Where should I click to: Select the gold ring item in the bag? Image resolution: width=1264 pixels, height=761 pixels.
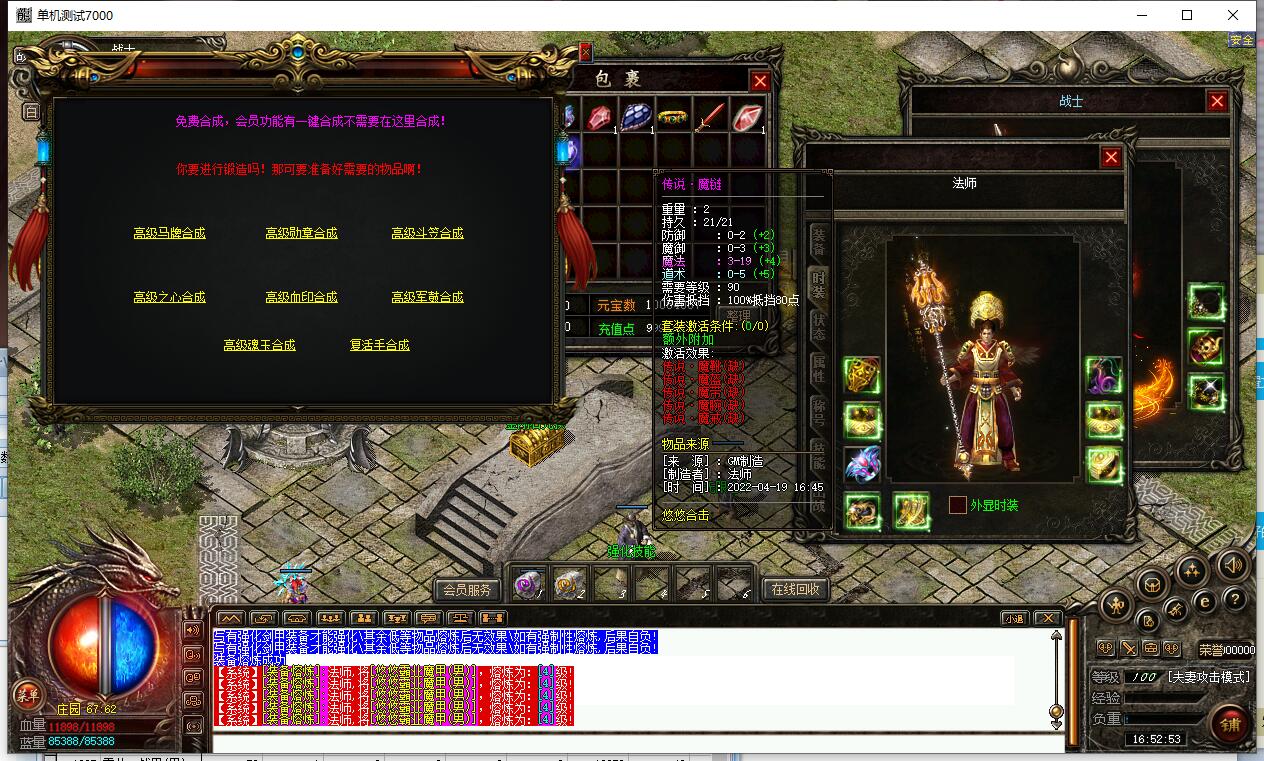click(x=672, y=116)
